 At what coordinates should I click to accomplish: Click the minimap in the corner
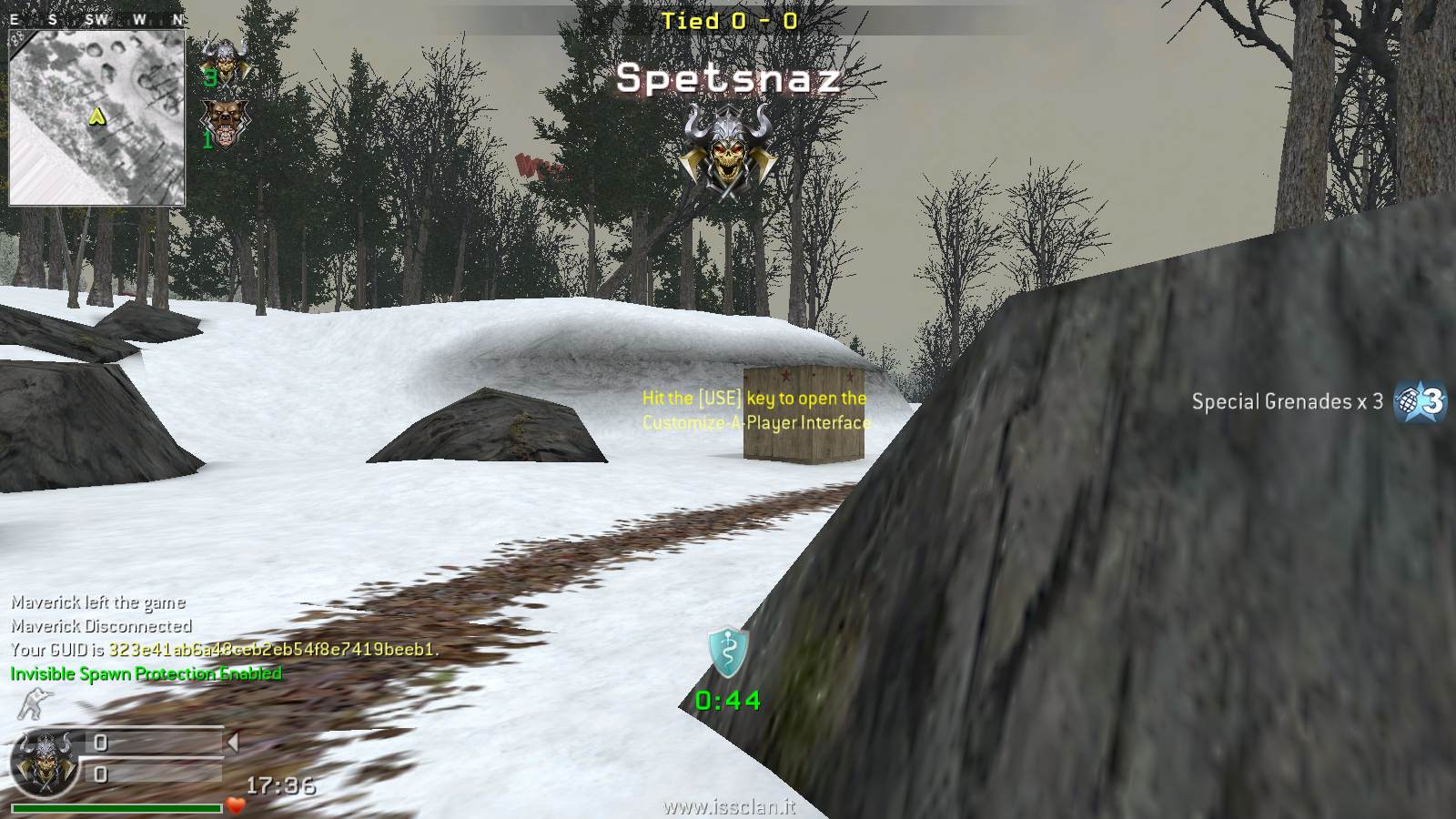point(96,116)
